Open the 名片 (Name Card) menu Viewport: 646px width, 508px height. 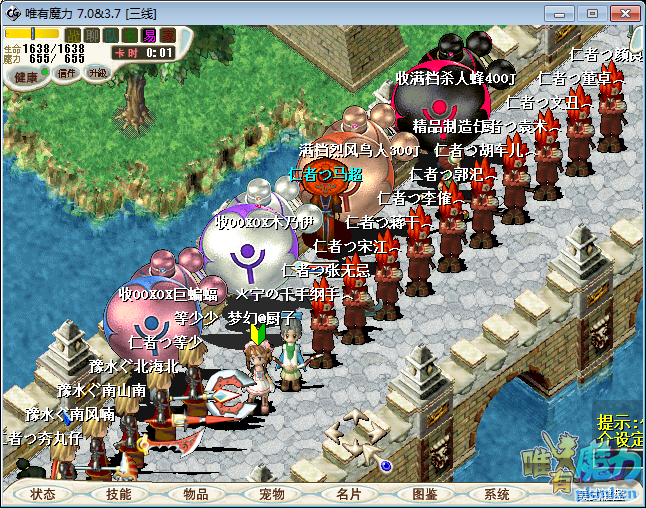348,494
